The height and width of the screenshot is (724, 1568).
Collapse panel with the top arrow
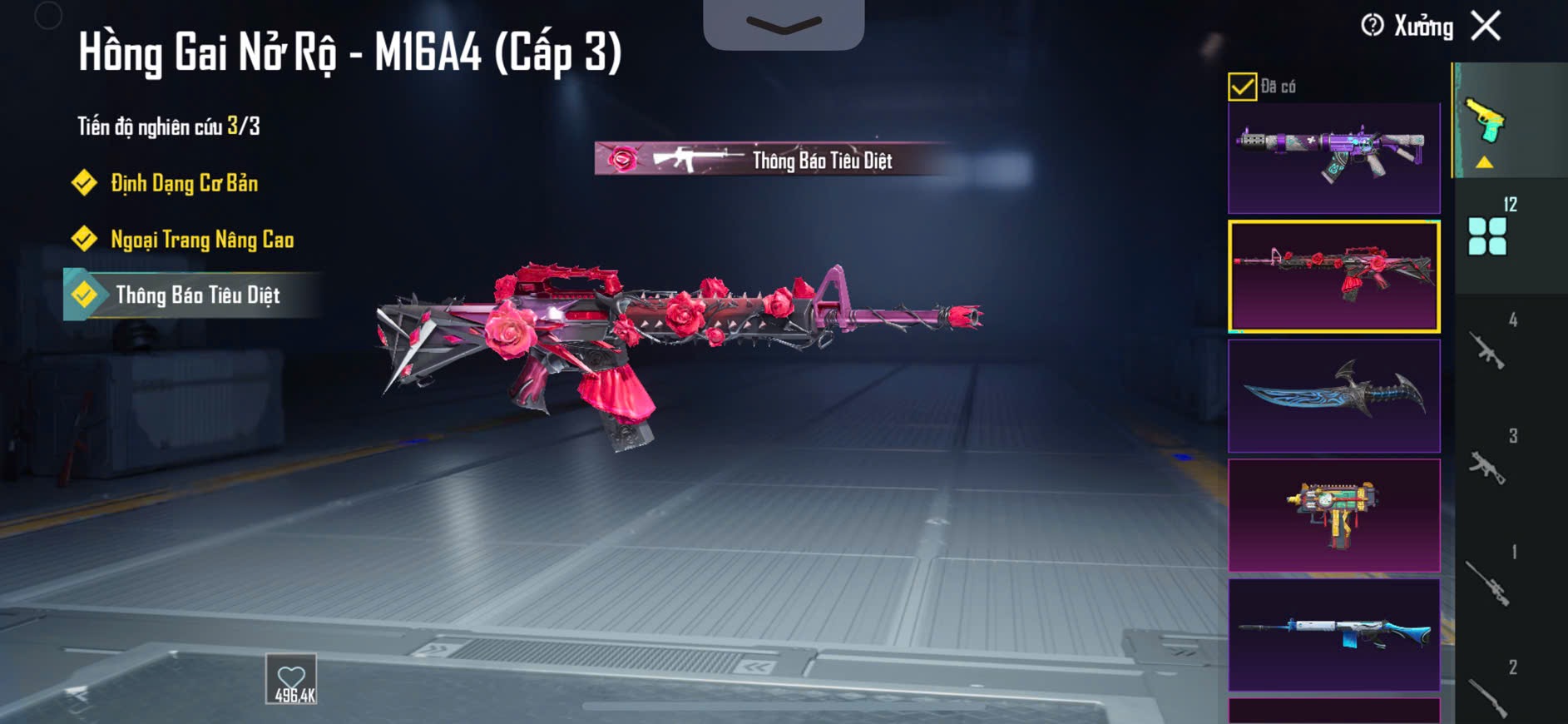[x=783, y=23]
